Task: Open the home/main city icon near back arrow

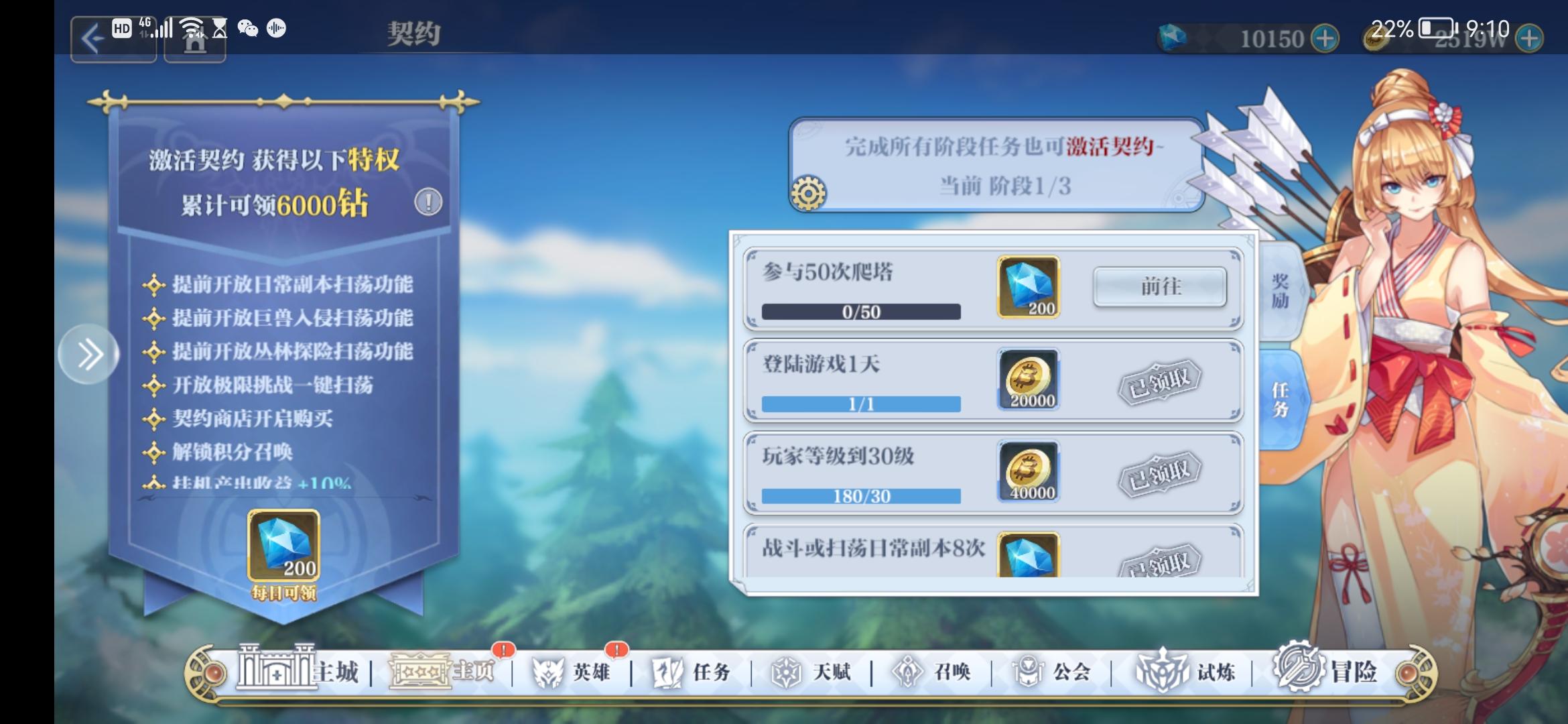Action: click(194, 42)
